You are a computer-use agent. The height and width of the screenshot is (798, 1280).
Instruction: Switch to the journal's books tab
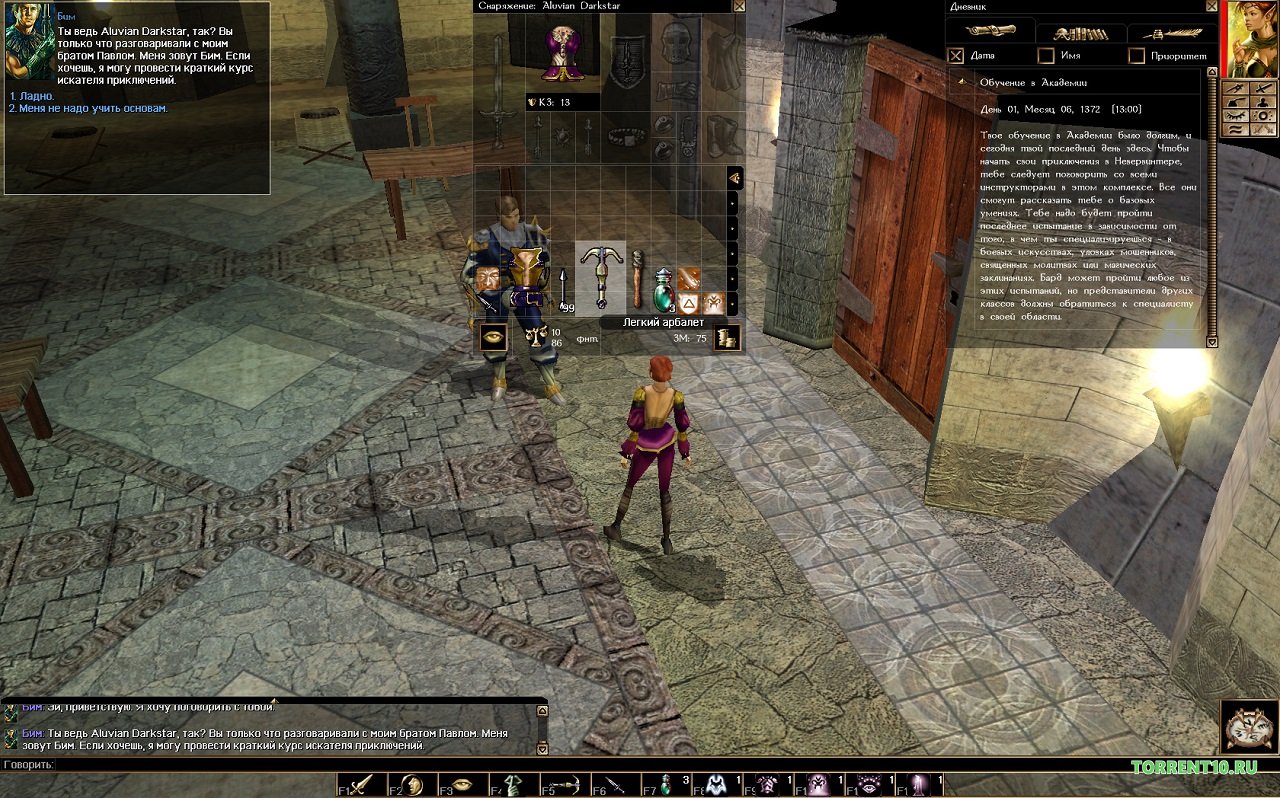[x=1080, y=32]
